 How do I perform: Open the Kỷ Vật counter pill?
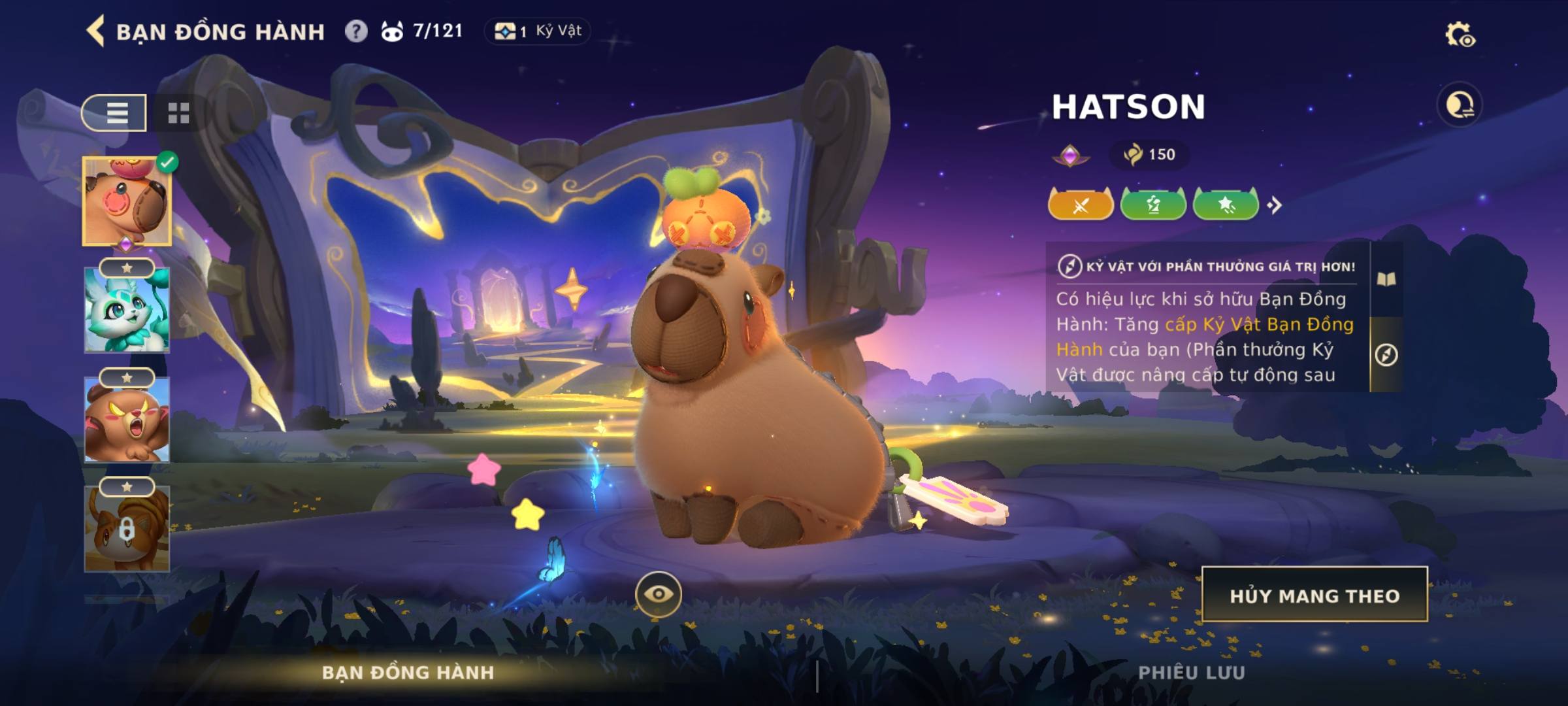(x=538, y=31)
